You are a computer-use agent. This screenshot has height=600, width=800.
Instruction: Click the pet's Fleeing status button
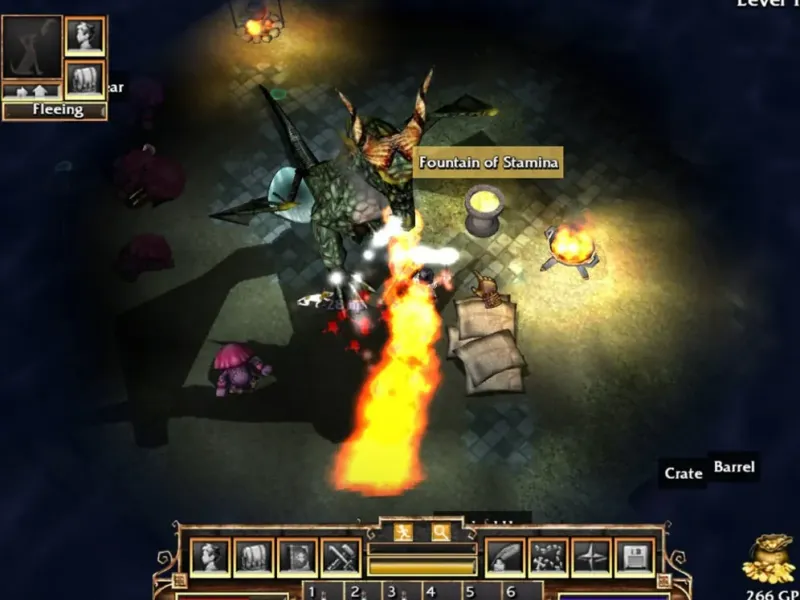(x=55, y=110)
